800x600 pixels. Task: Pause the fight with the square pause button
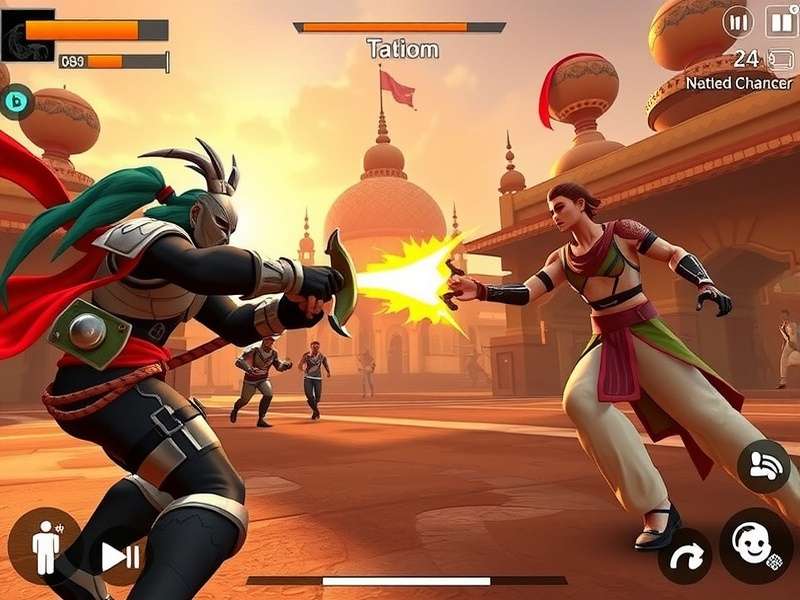(x=782, y=21)
